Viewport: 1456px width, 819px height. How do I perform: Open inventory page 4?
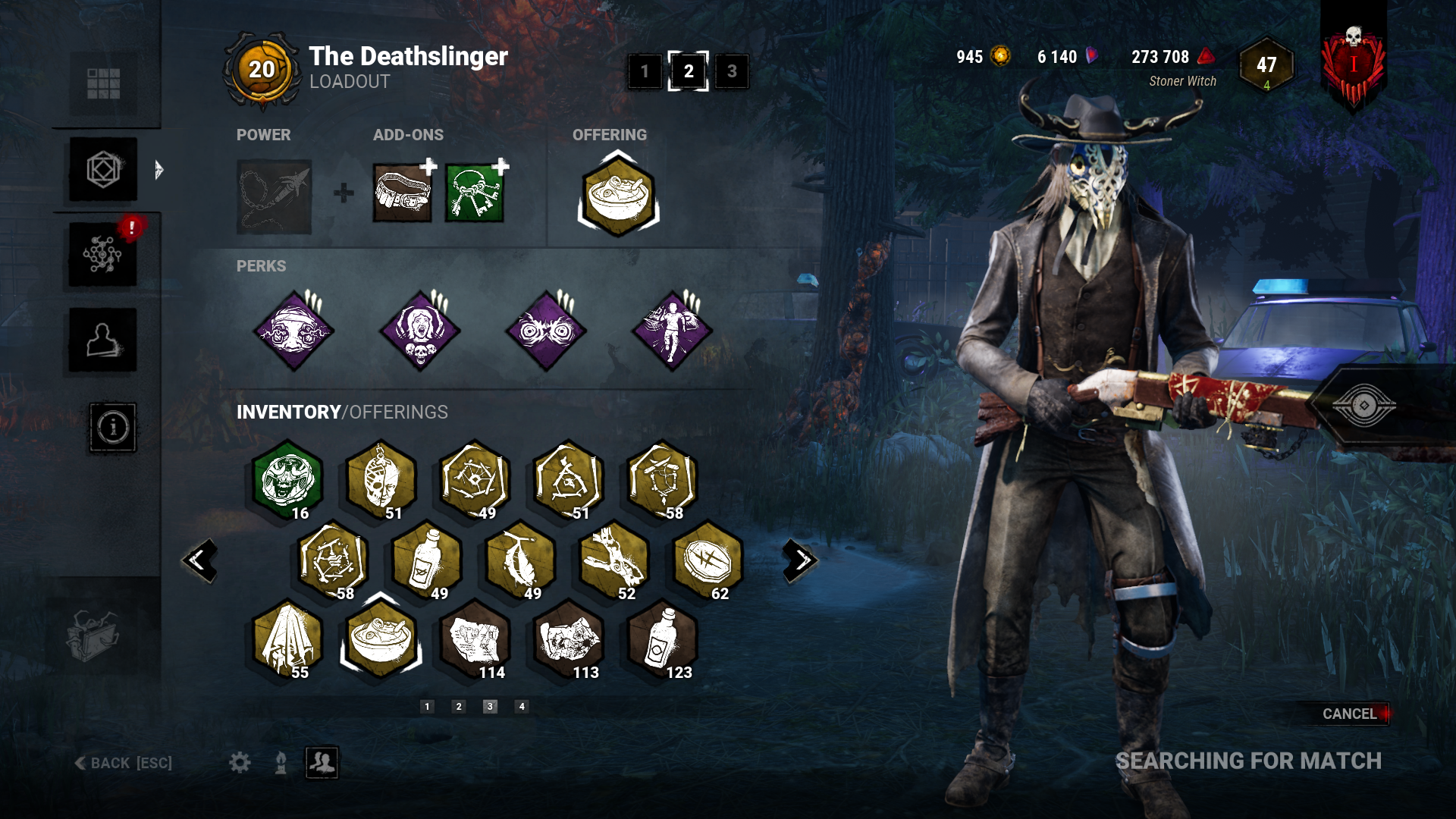click(521, 704)
